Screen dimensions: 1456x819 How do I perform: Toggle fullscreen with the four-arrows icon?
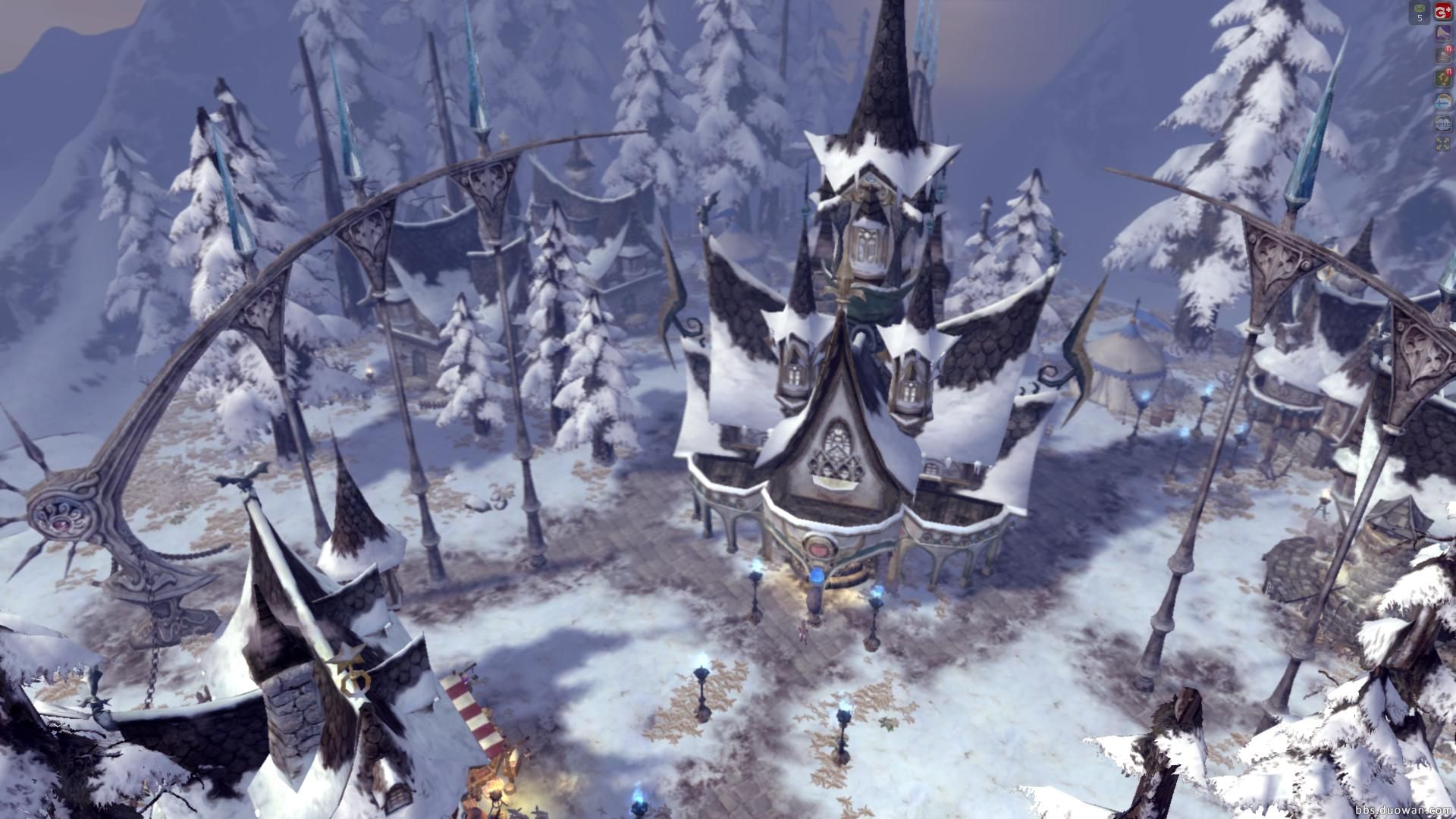[x=1442, y=144]
